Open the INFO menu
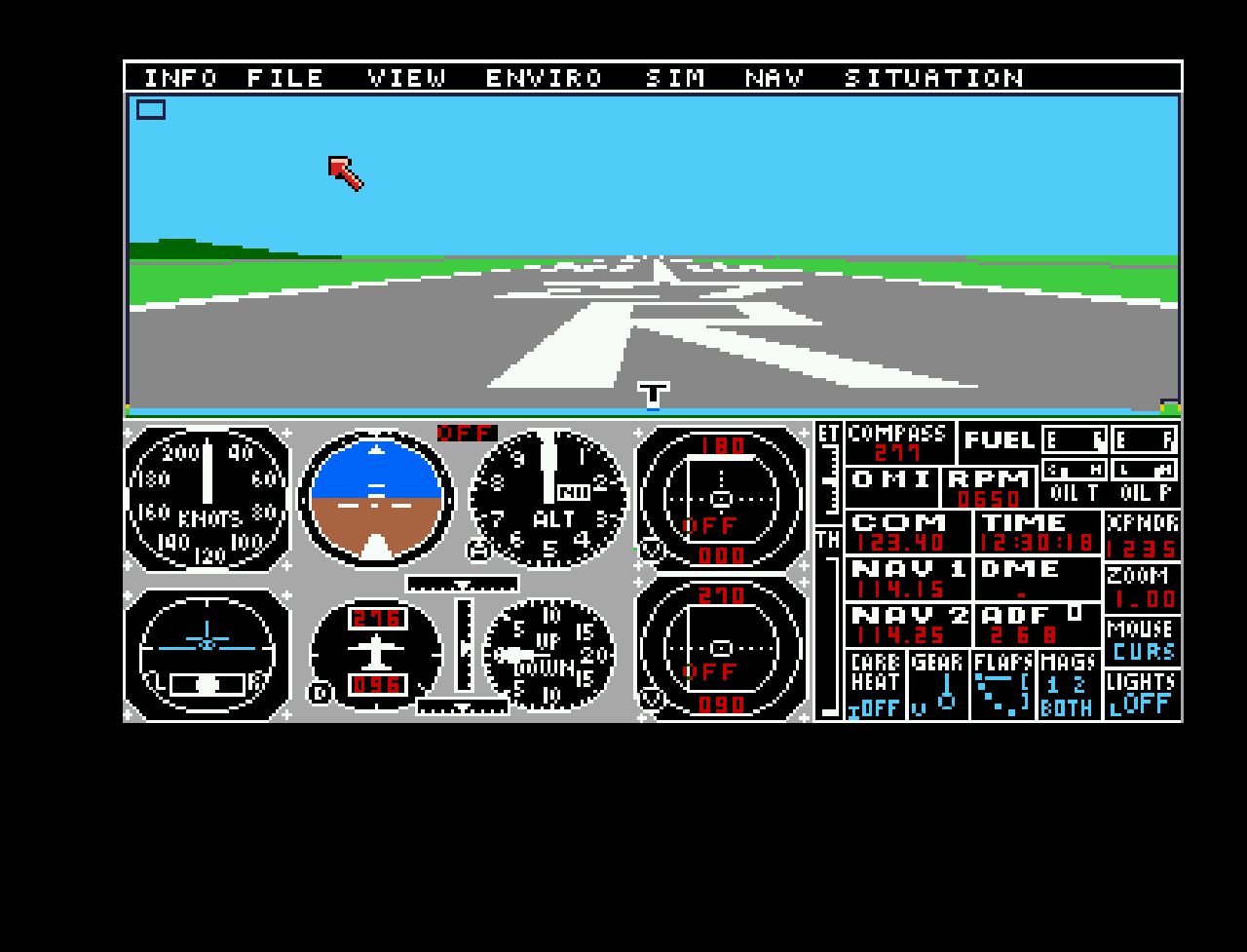This screenshot has height=952, width=1247. tap(181, 78)
